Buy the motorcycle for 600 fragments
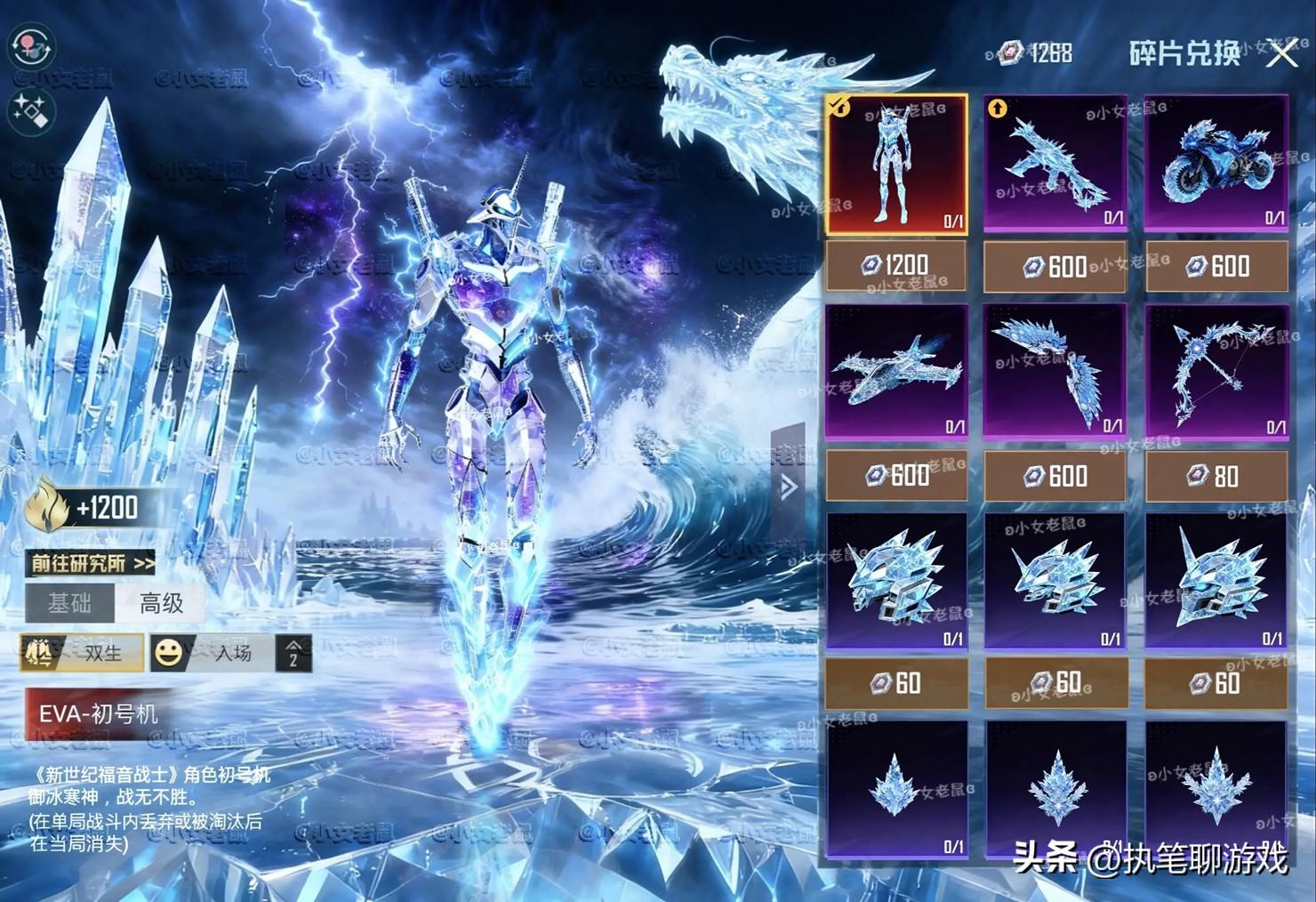 click(x=1216, y=266)
